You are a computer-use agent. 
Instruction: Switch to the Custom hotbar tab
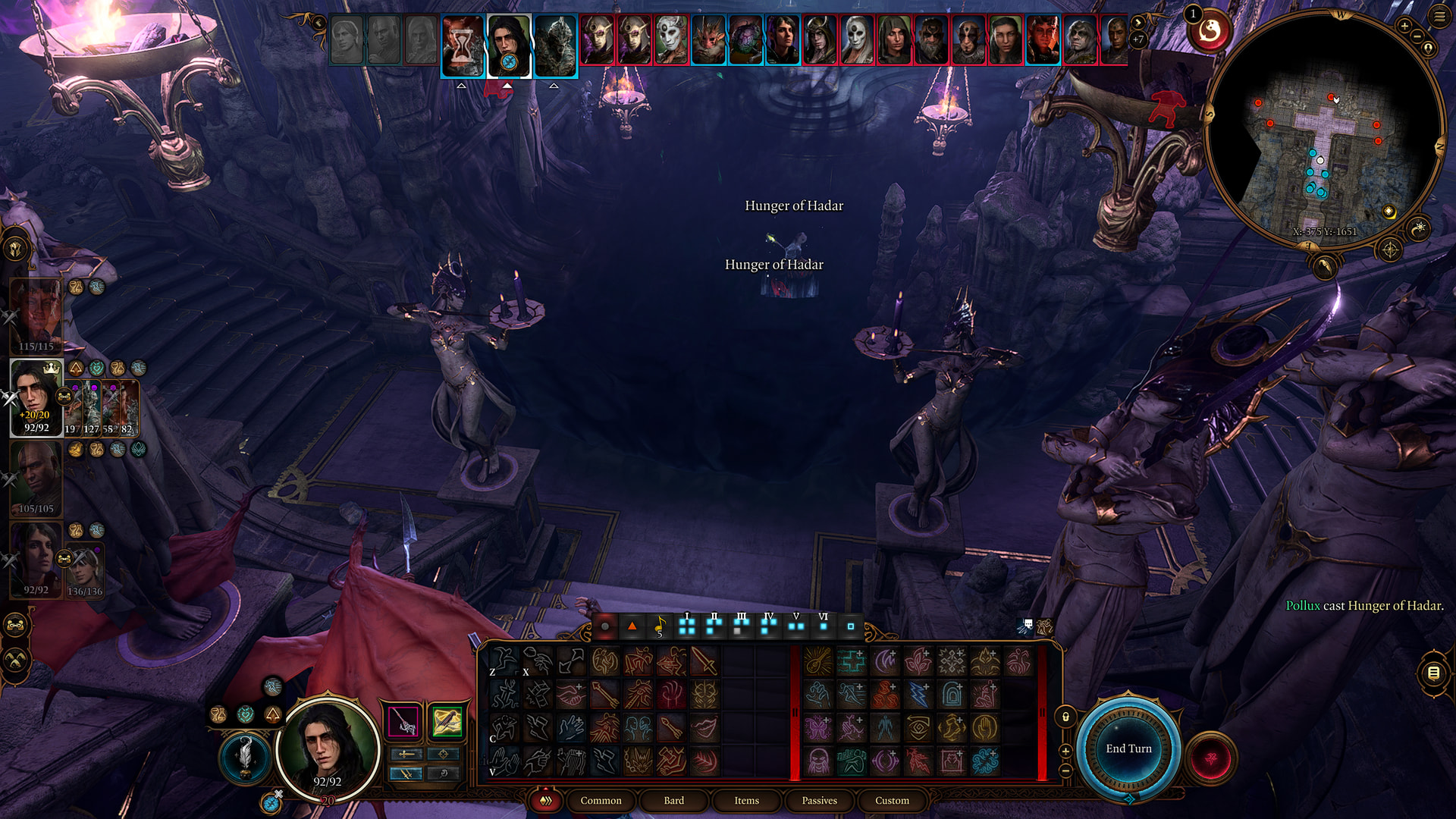pyautogui.click(x=892, y=800)
